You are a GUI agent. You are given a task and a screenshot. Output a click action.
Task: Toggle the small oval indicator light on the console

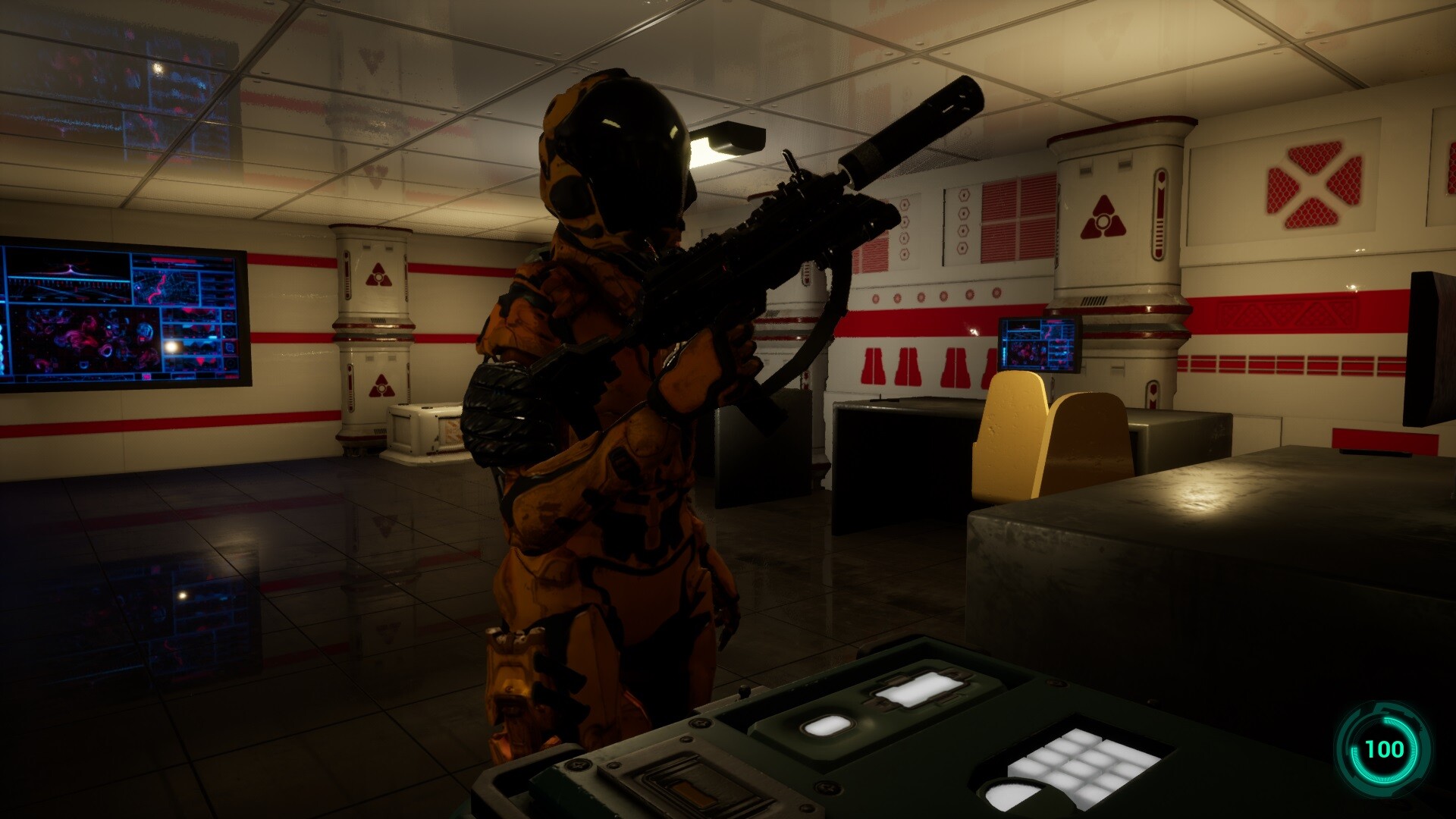825,726
